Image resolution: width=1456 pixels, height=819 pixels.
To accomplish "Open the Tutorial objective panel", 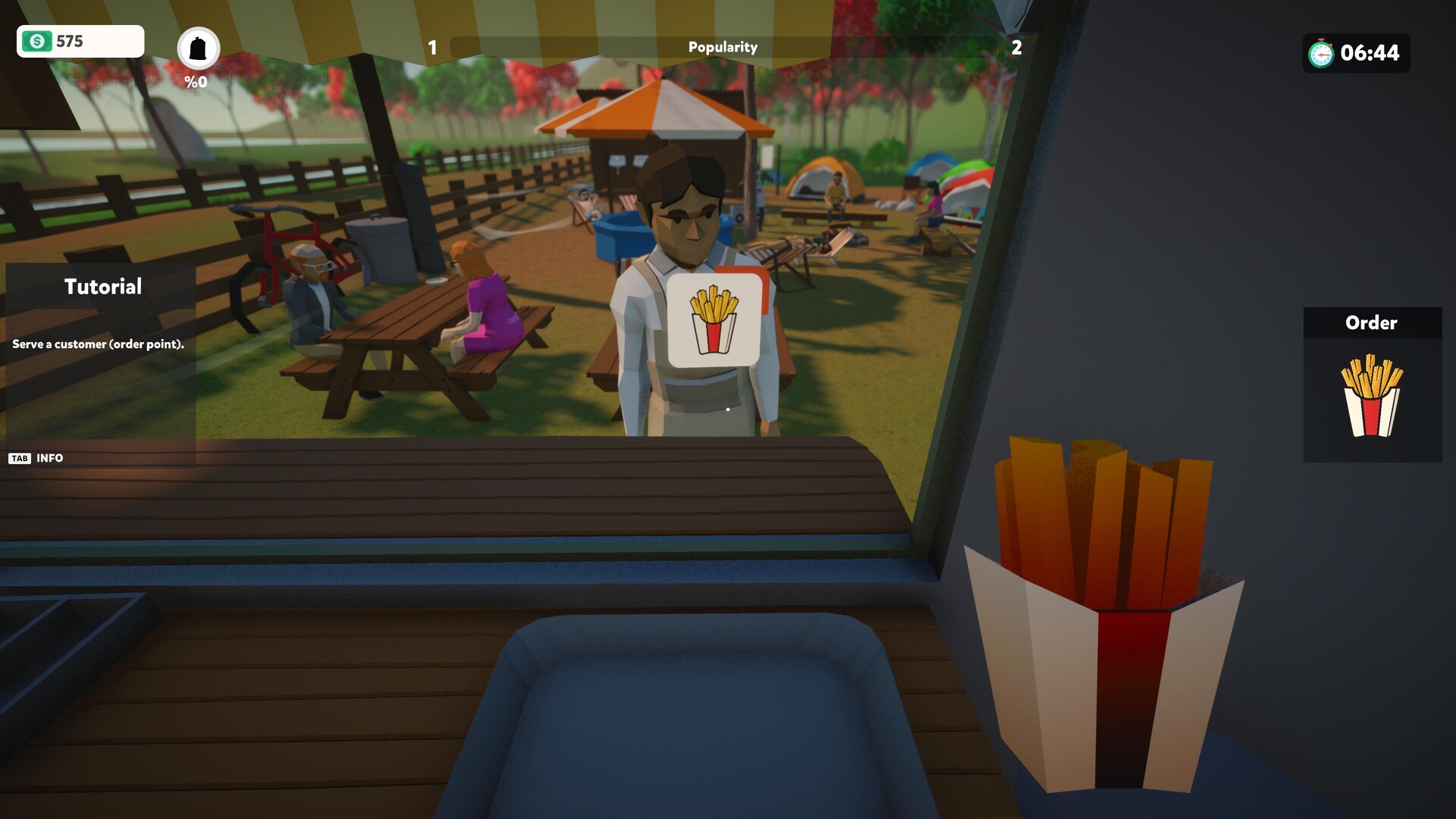I will pyautogui.click(x=102, y=287).
